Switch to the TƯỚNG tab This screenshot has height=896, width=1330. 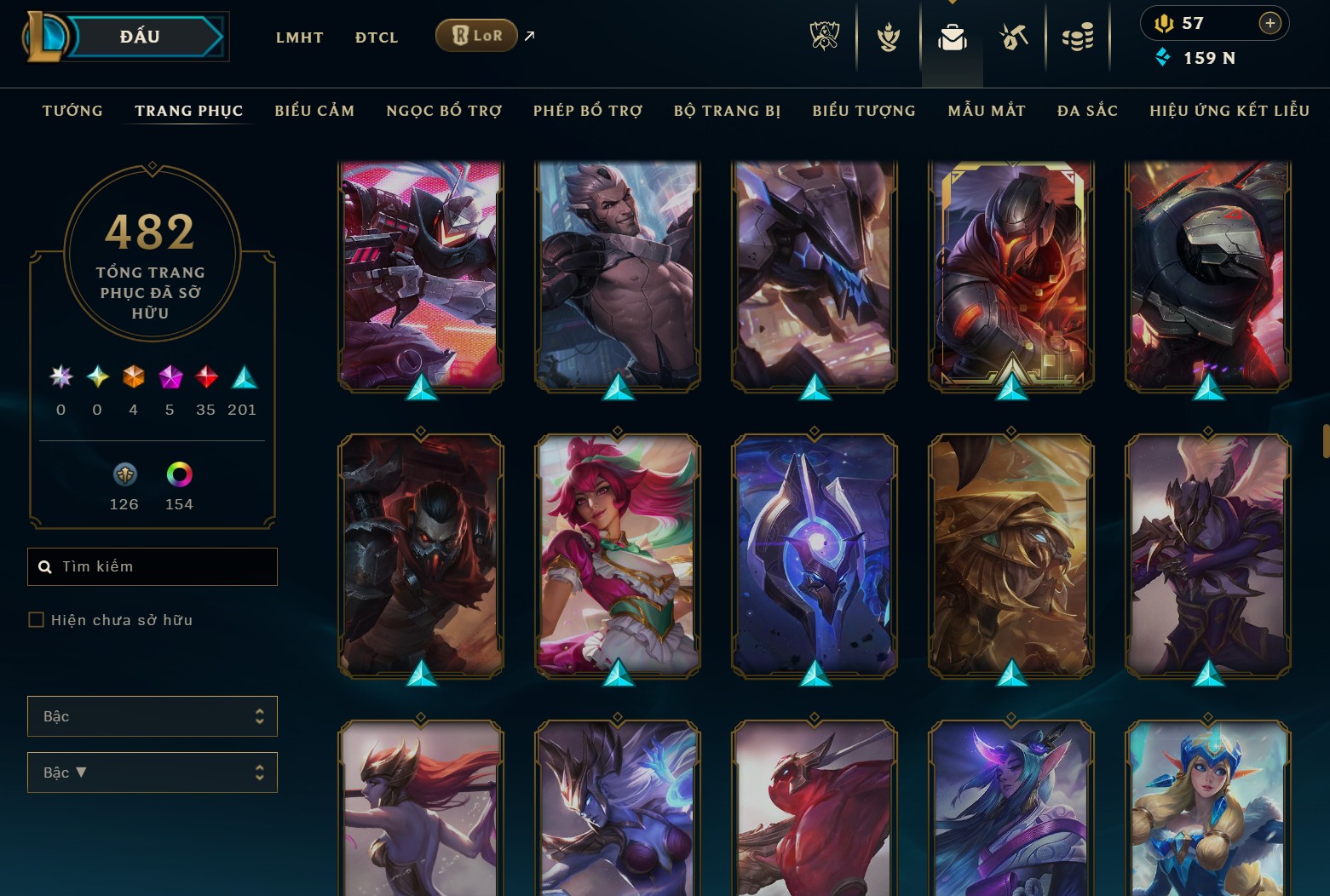click(x=72, y=110)
